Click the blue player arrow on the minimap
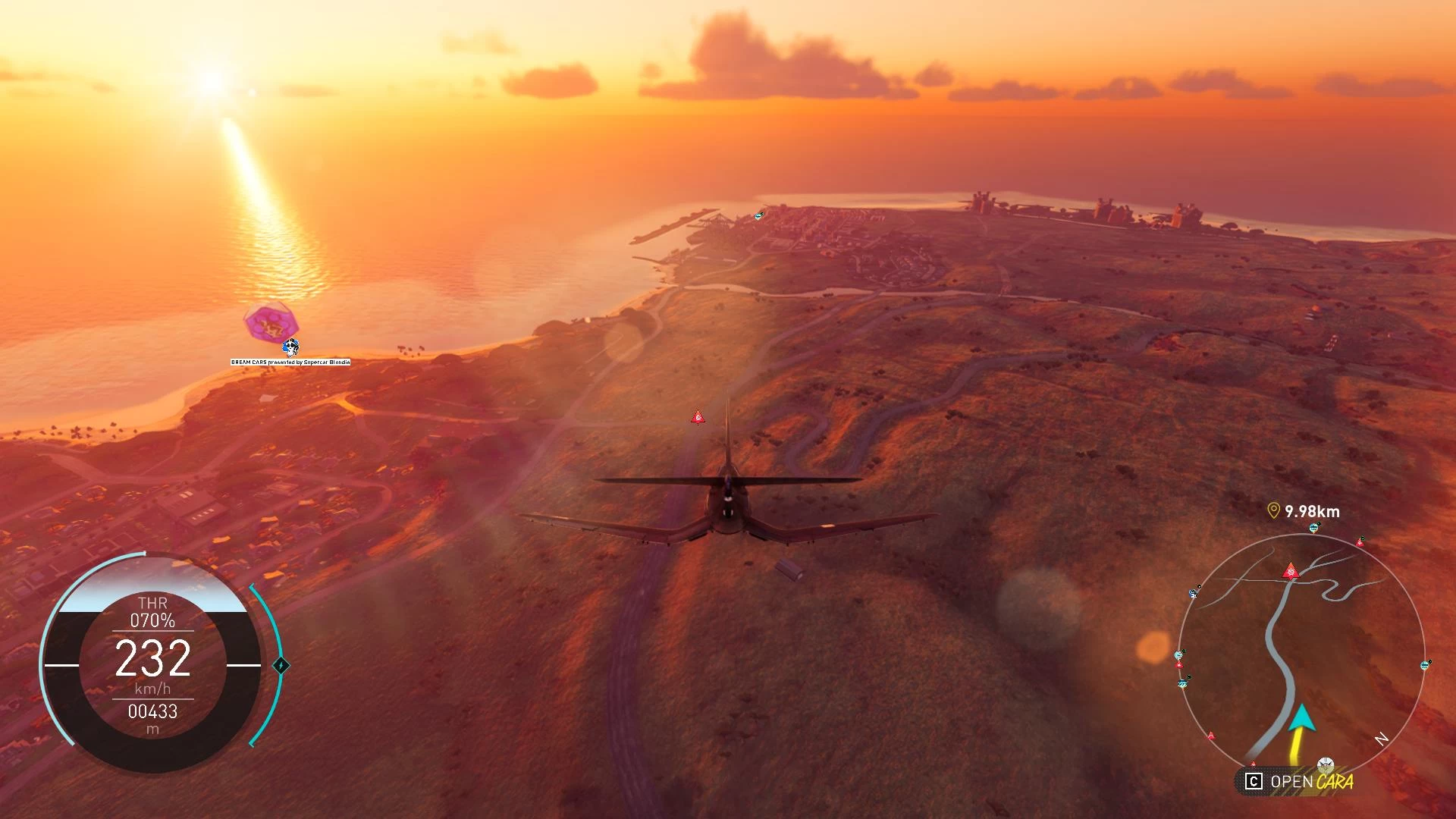Image resolution: width=1456 pixels, height=819 pixels. click(1302, 717)
